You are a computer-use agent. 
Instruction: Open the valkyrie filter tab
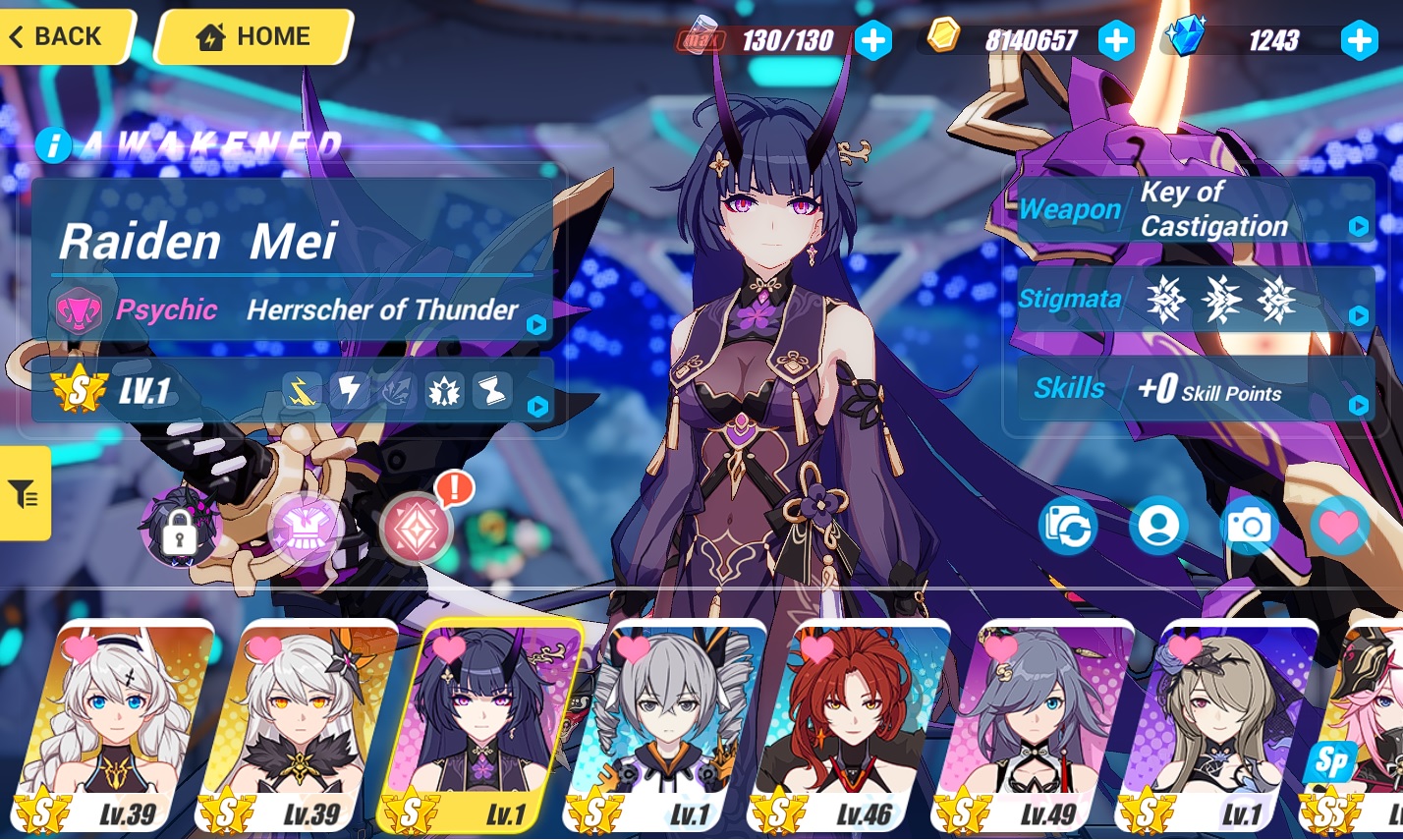pos(25,493)
